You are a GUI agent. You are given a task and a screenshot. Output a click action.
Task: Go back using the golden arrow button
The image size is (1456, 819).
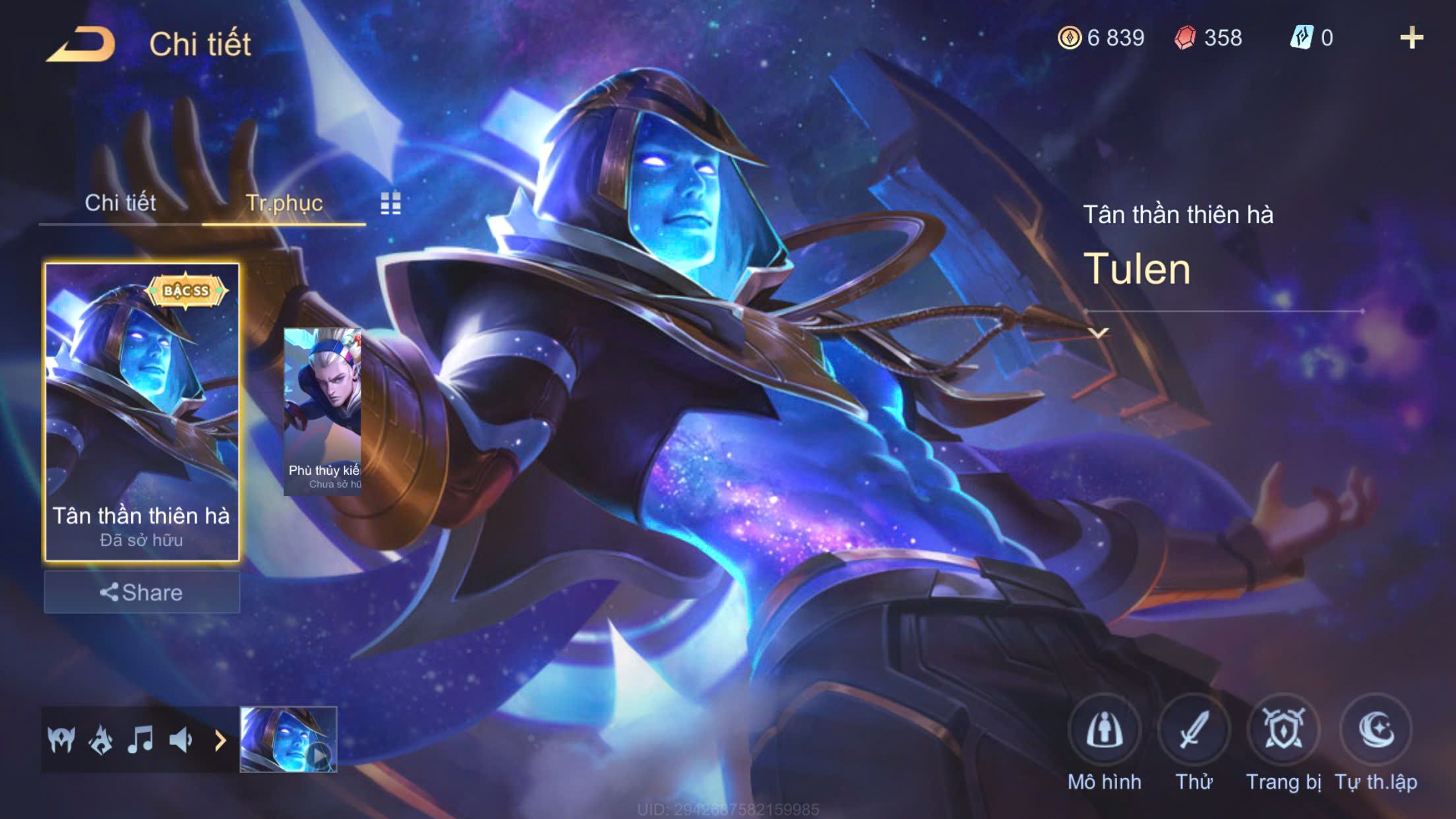click(80, 45)
